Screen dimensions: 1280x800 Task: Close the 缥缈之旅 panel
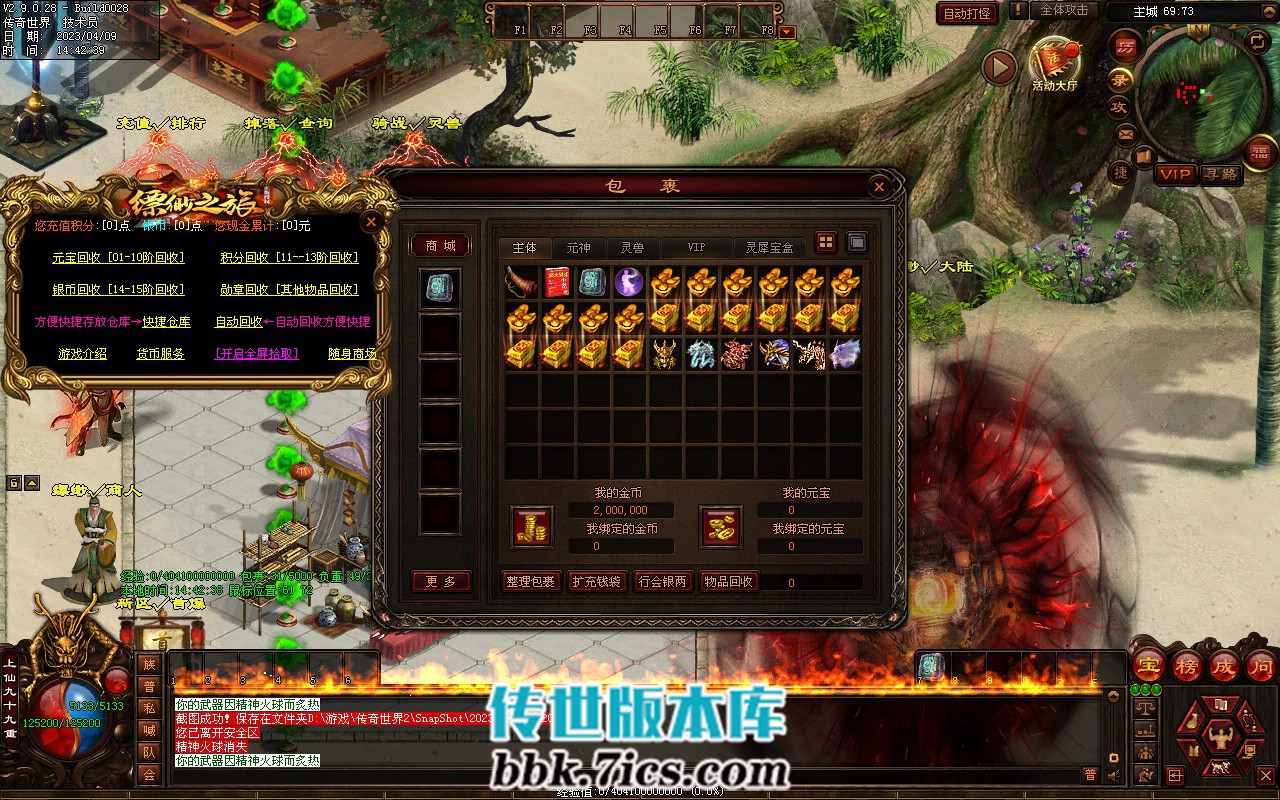tap(371, 222)
